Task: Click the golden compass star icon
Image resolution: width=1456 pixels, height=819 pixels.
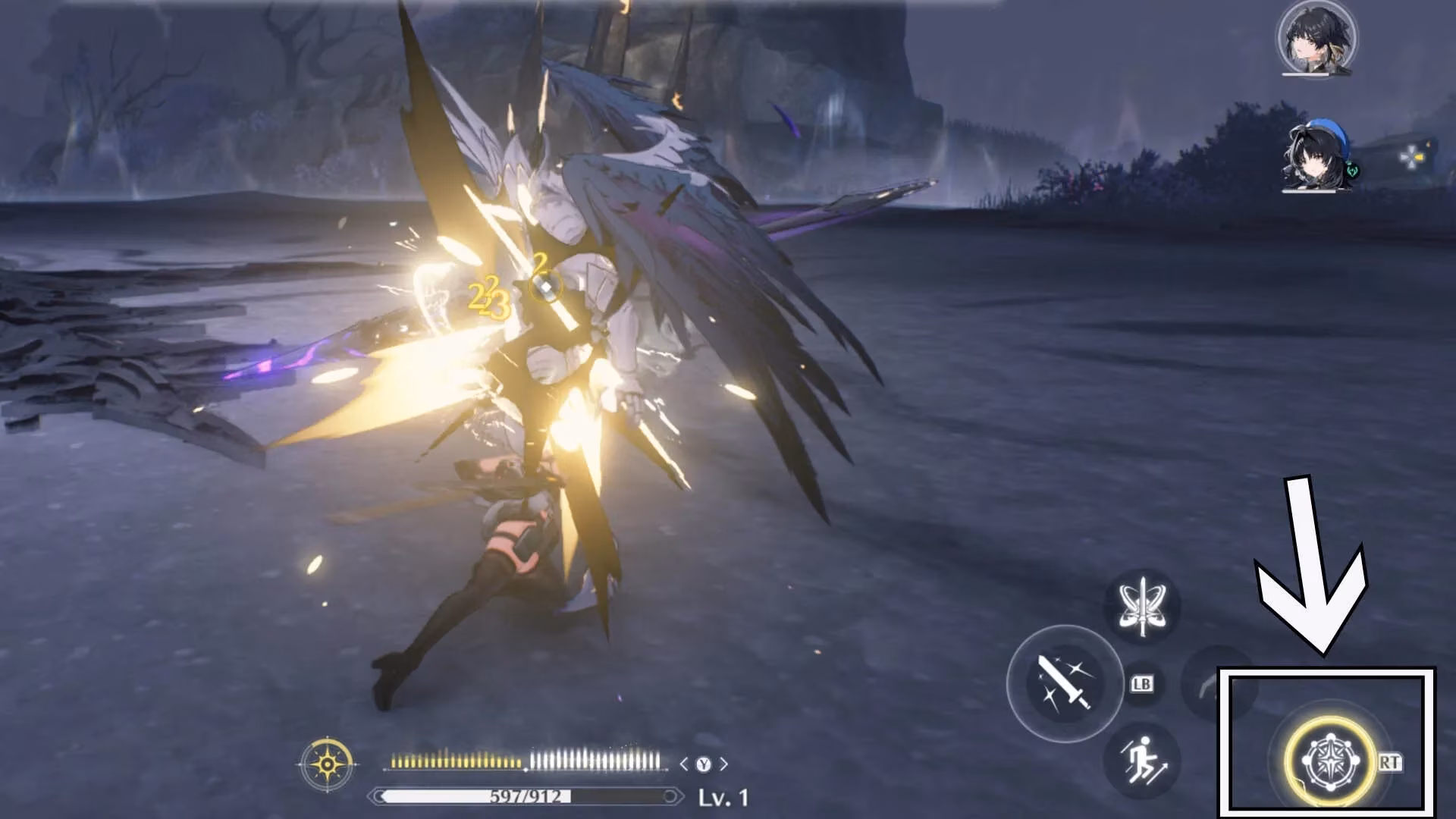Action: point(327,764)
